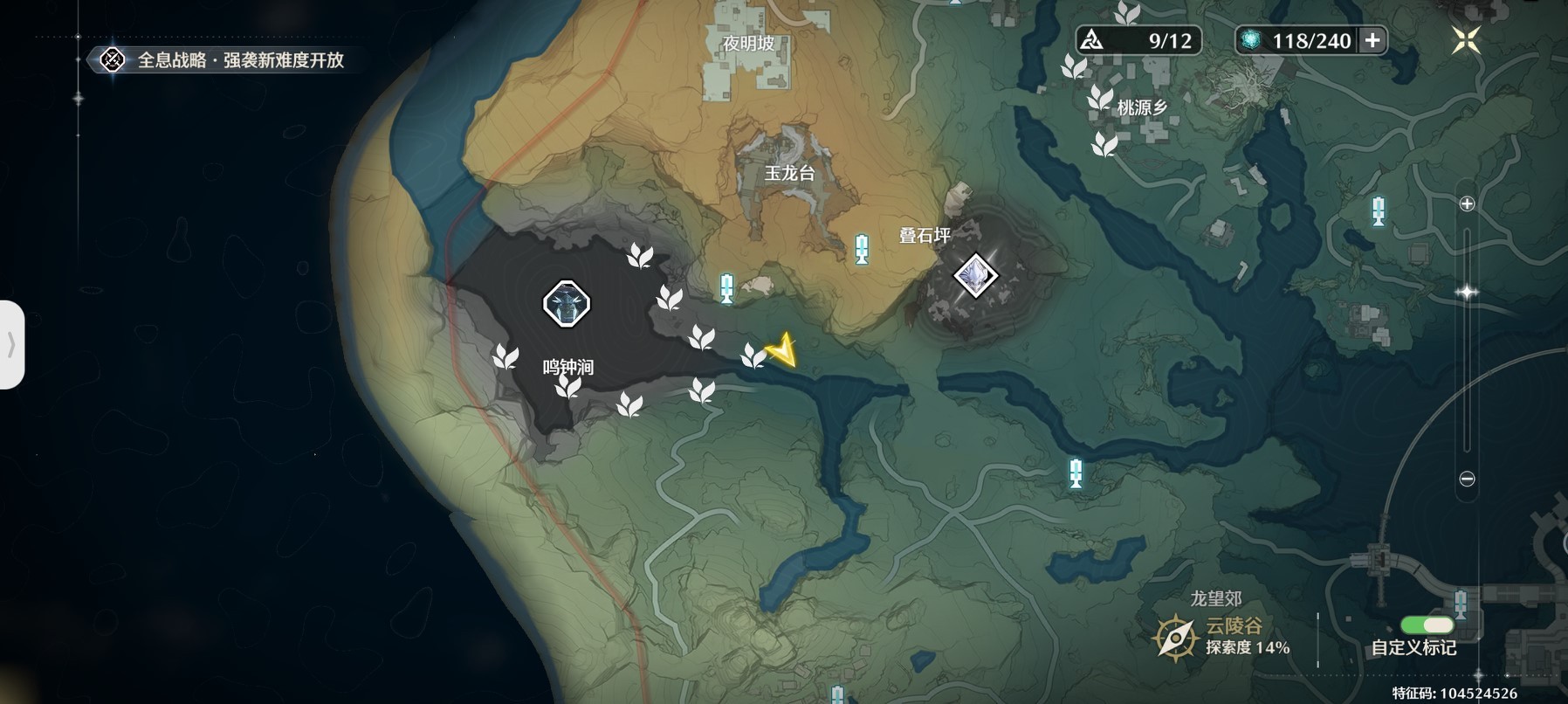
Task: Zoom out of the map
Action: (x=1467, y=479)
